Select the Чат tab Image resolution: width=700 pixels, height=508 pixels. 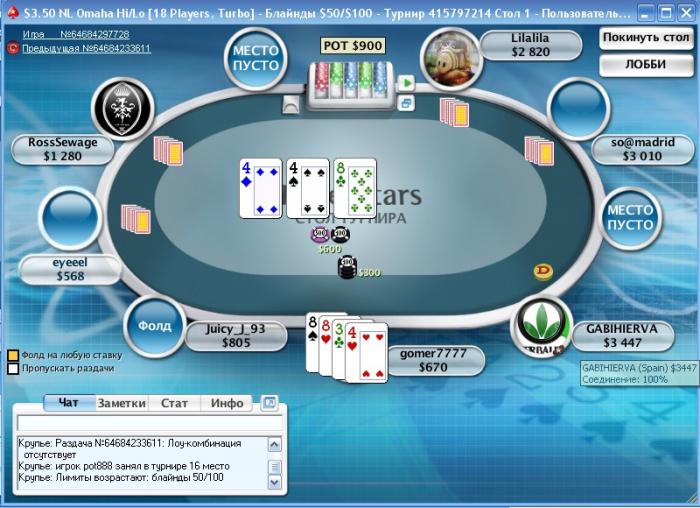pyautogui.click(x=69, y=403)
